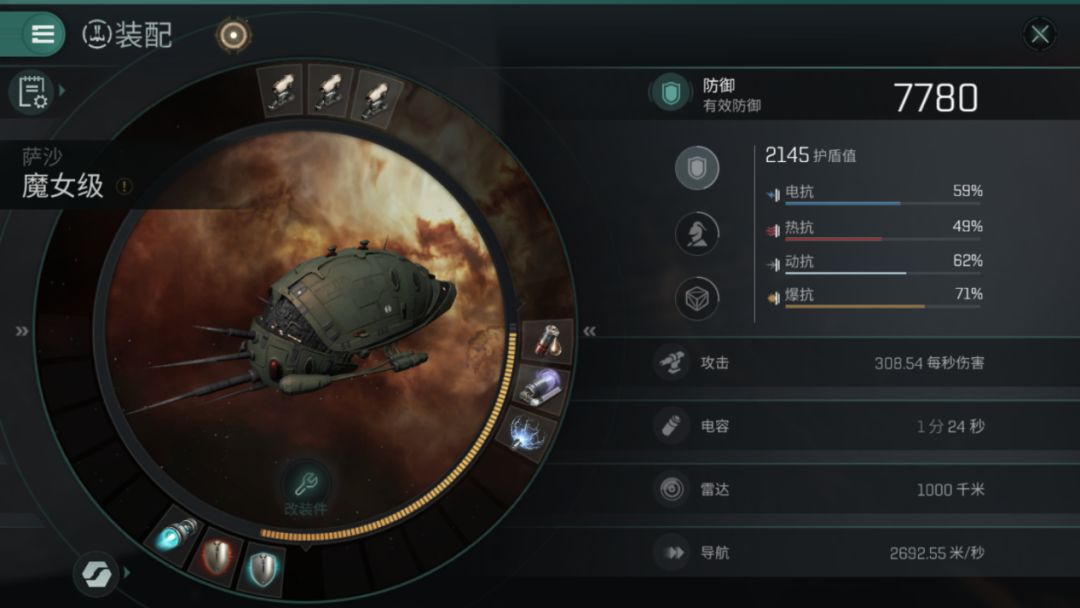Image resolution: width=1080 pixels, height=608 pixels.
Task: Show shield resistances via shield icon
Action: pyautogui.click(x=697, y=168)
